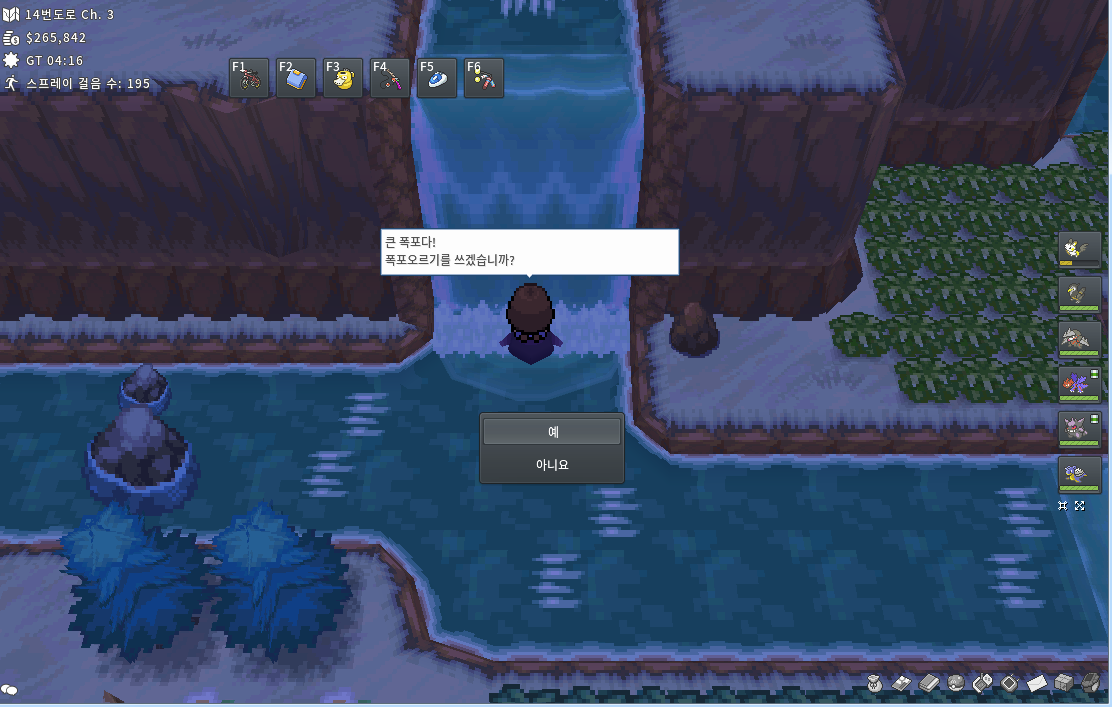Select Emolga in the party list

pyautogui.click(x=1080, y=249)
